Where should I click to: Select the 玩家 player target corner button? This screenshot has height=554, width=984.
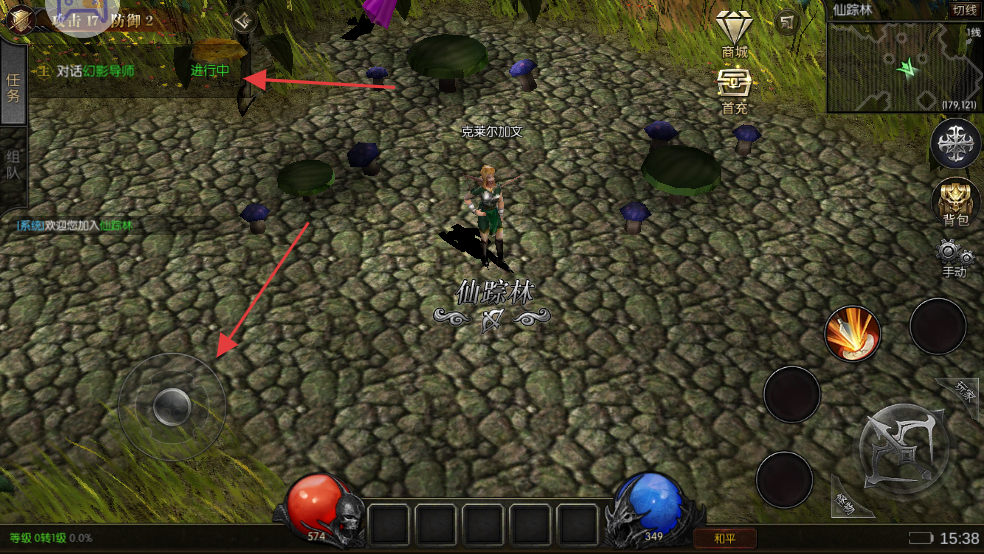[x=964, y=393]
